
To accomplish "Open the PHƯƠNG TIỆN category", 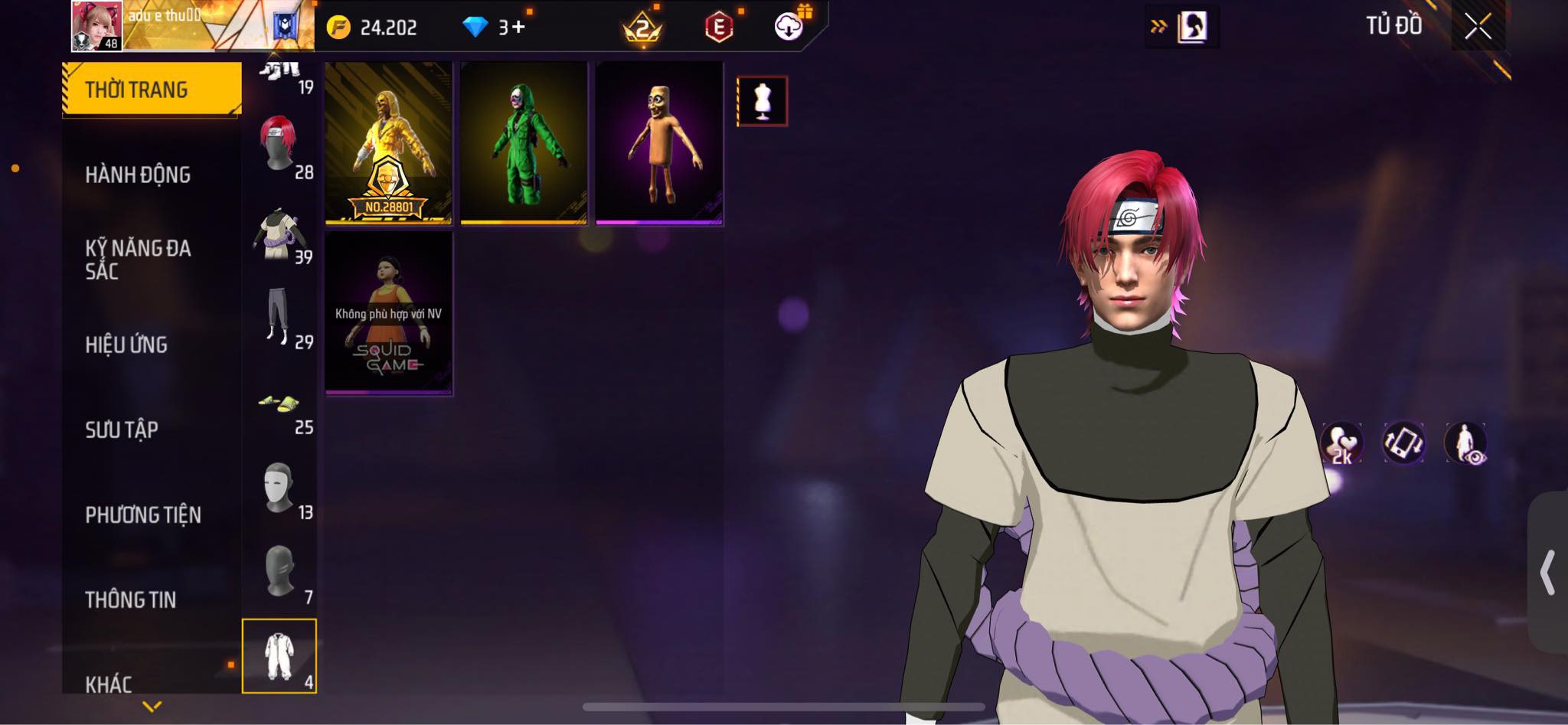I will pos(143,514).
